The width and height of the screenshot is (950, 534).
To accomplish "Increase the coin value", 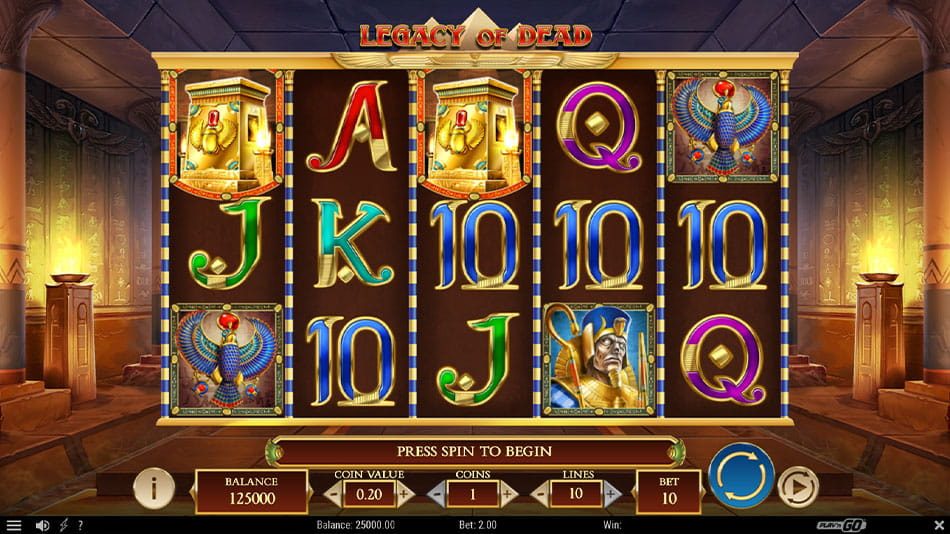I will pos(404,493).
